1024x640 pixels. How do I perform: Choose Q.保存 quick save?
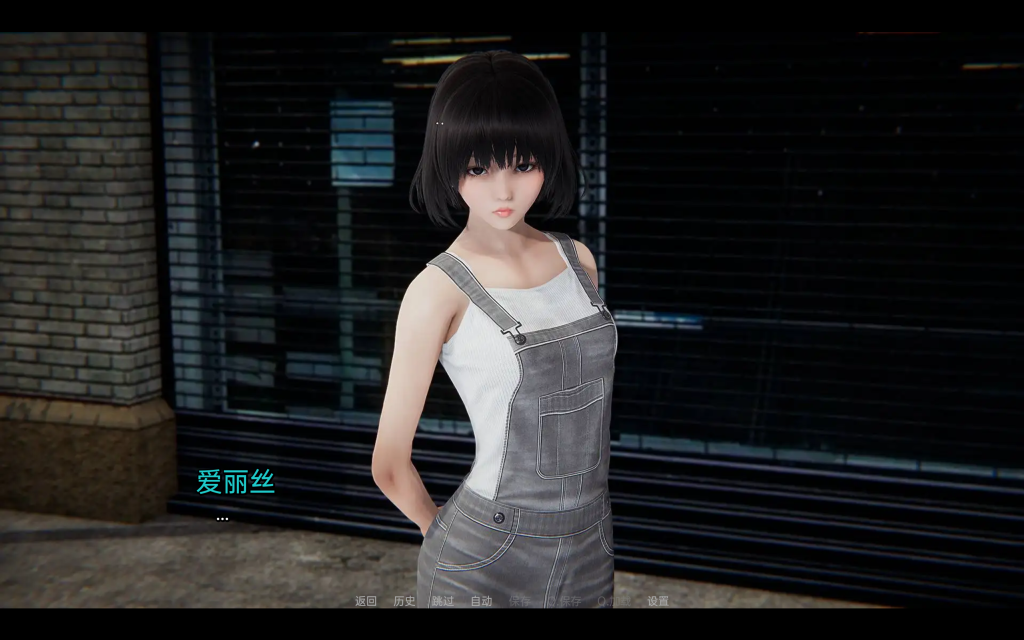(565, 601)
